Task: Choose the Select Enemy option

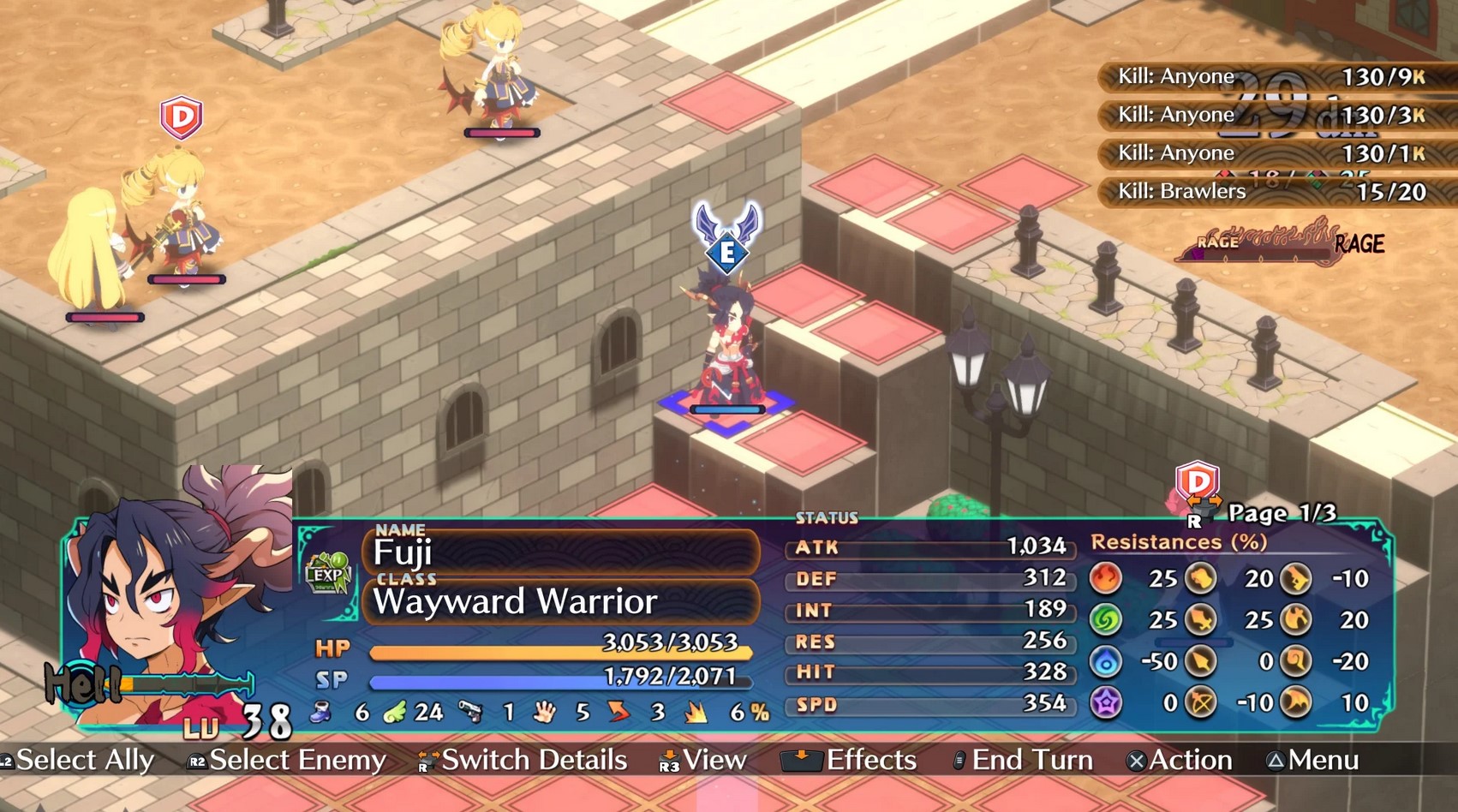Action: pyautogui.click(x=289, y=761)
